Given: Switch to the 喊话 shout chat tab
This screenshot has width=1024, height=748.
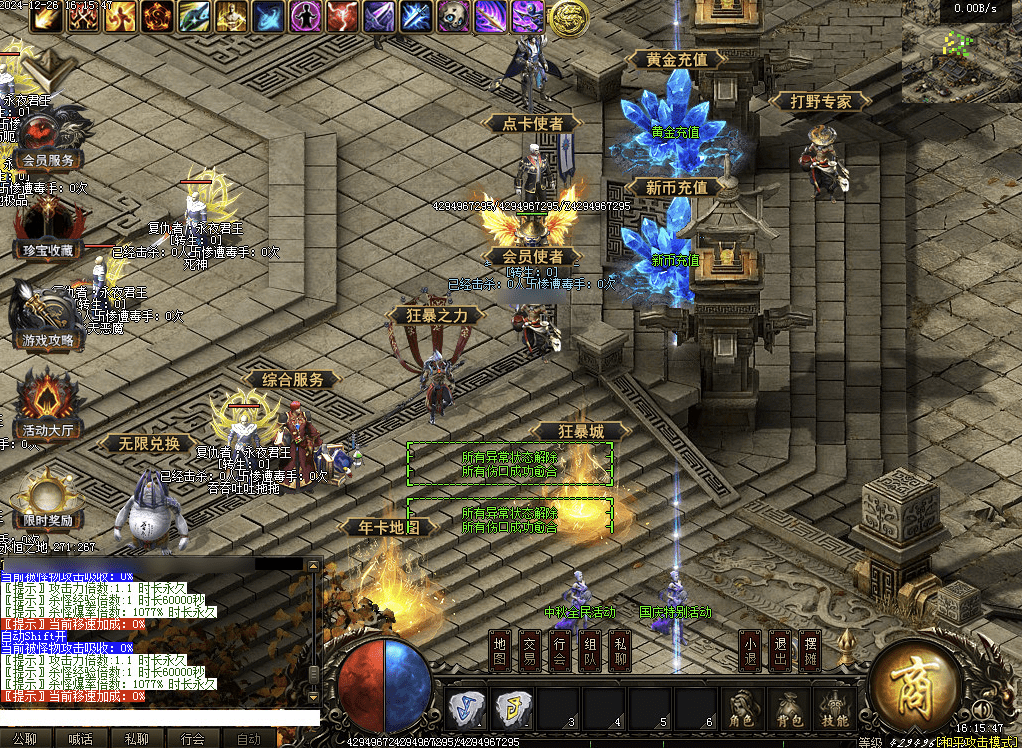Looking at the screenshot, I should (x=81, y=739).
